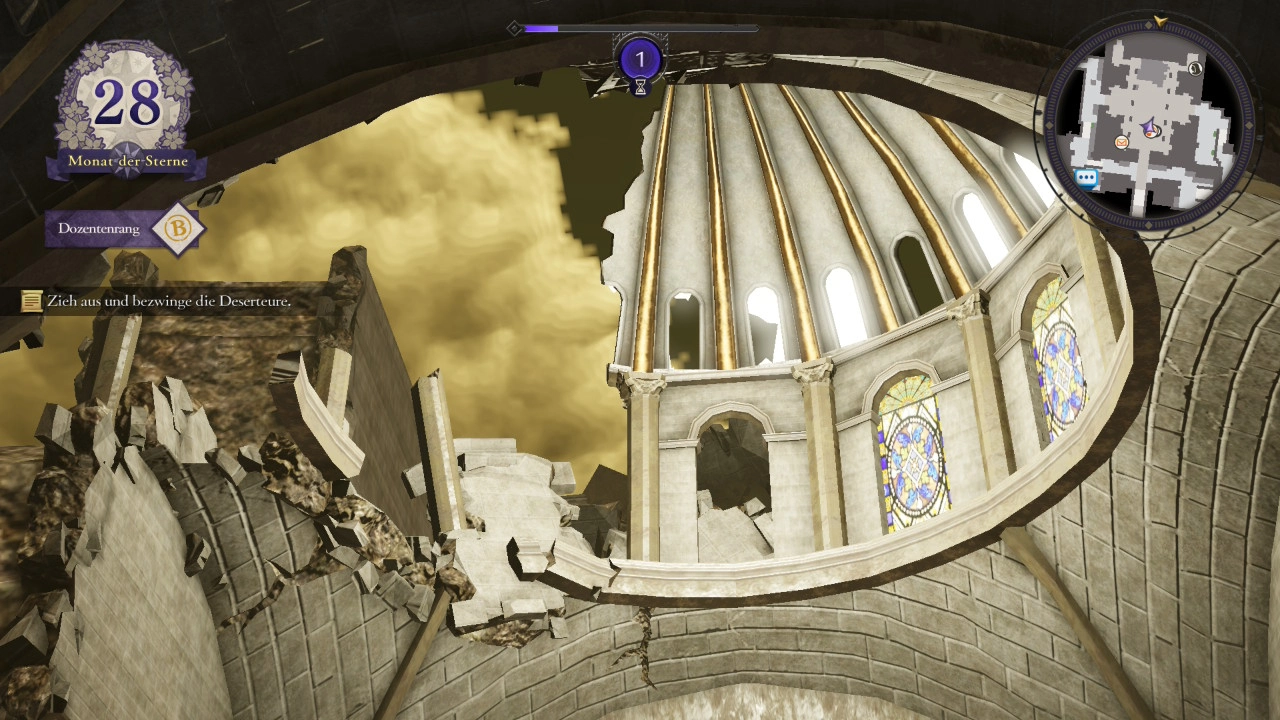This screenshot has height=720, width=1280.
Task: Check the activity points hourglass counter
Action: [x=641, y=64]
